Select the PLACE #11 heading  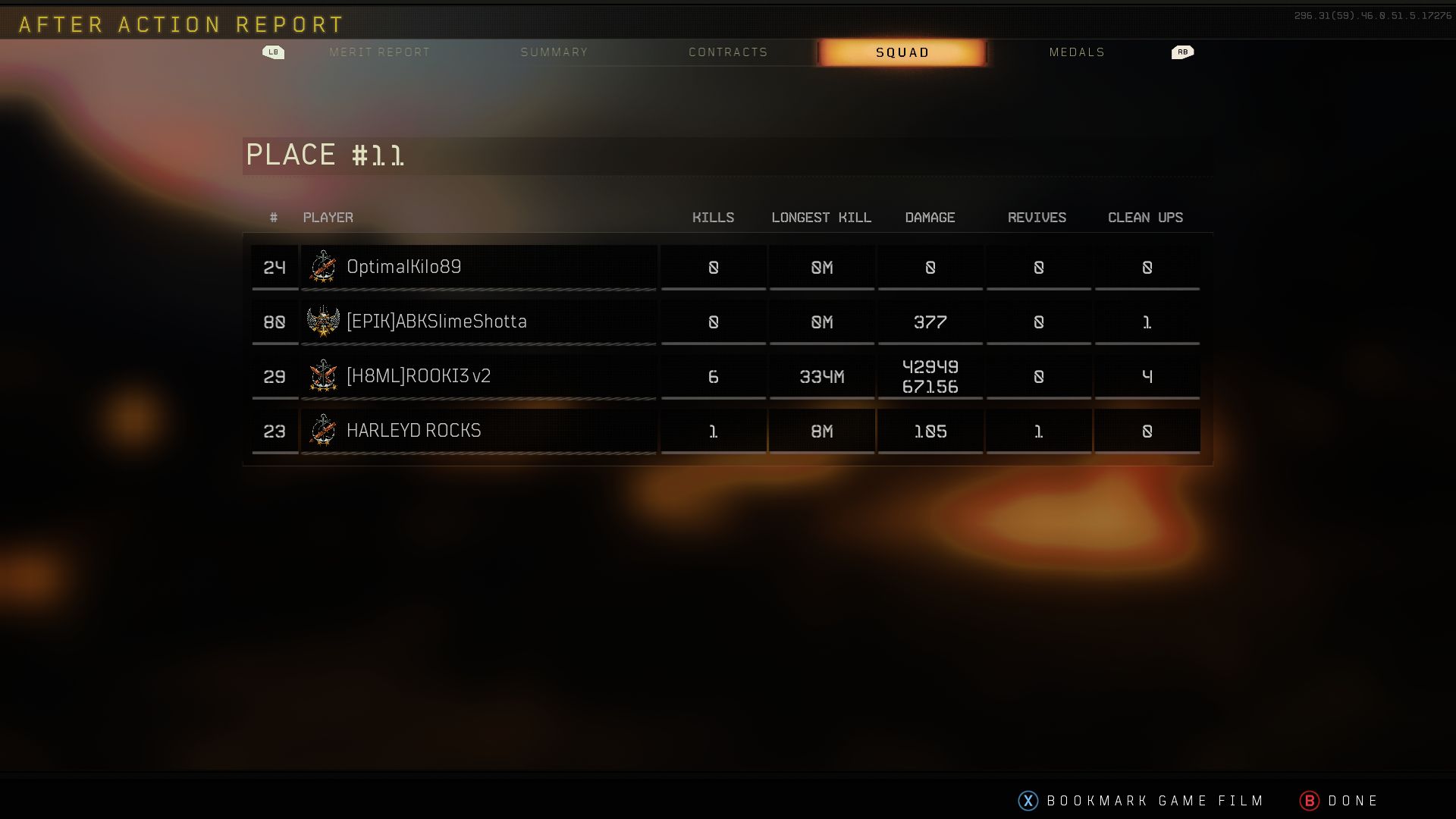(x=326, y=155)
